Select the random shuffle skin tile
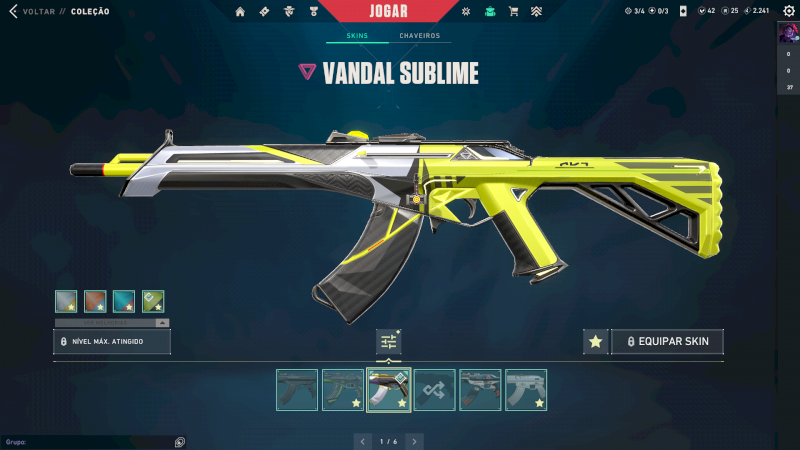800x450 pixels. pos(435,390)
